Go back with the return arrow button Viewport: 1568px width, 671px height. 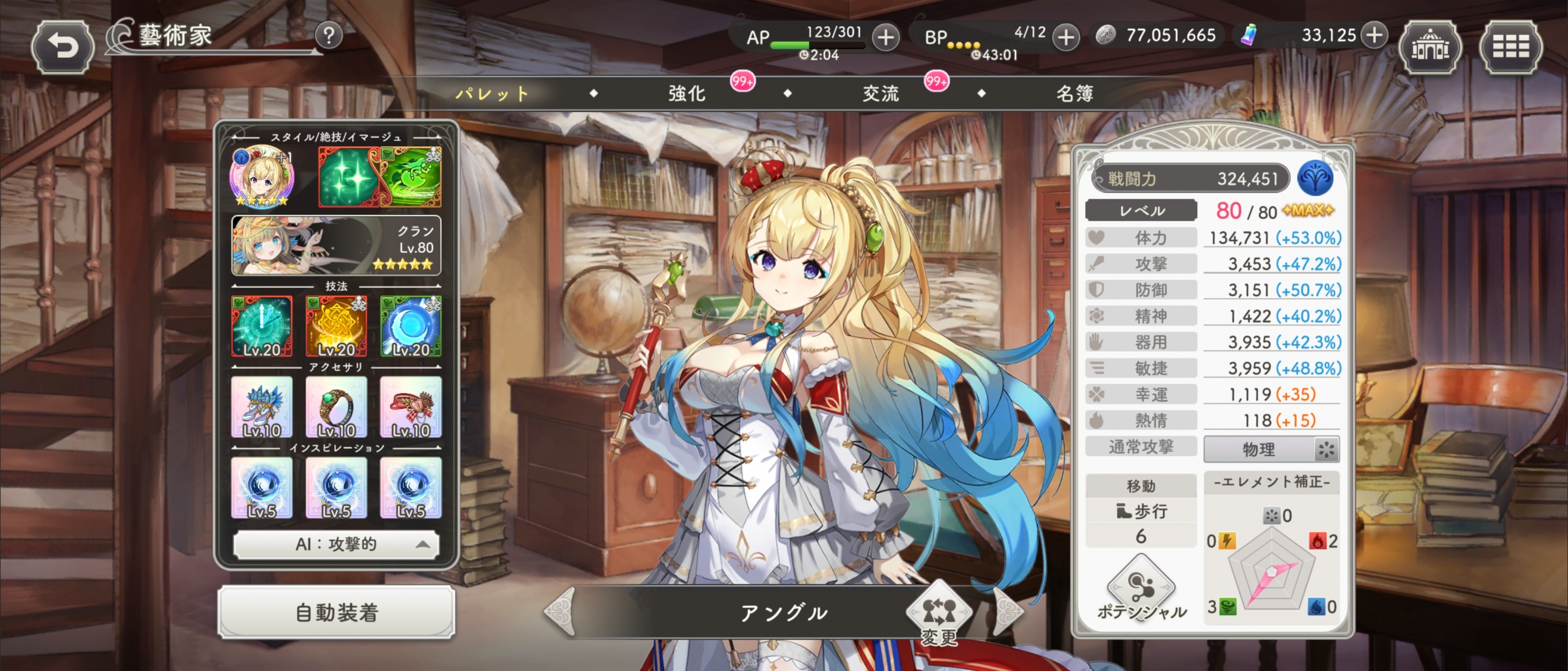pos(62,46)
